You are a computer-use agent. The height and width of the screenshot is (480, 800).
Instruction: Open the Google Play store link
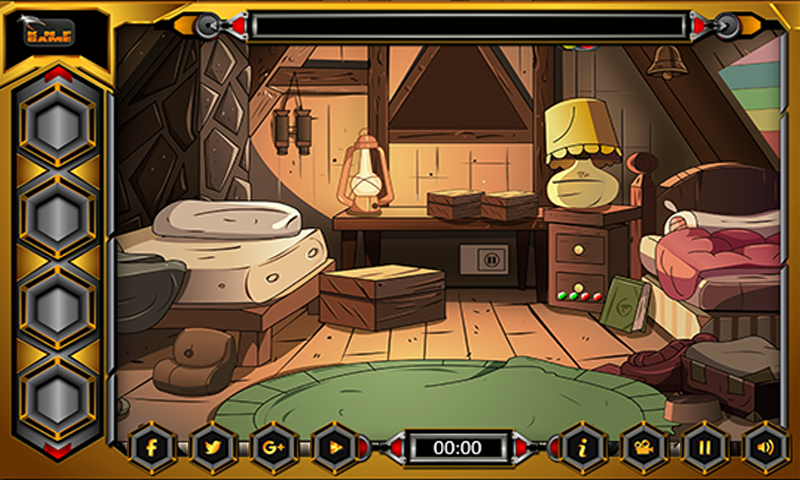(x=333, y=448)
